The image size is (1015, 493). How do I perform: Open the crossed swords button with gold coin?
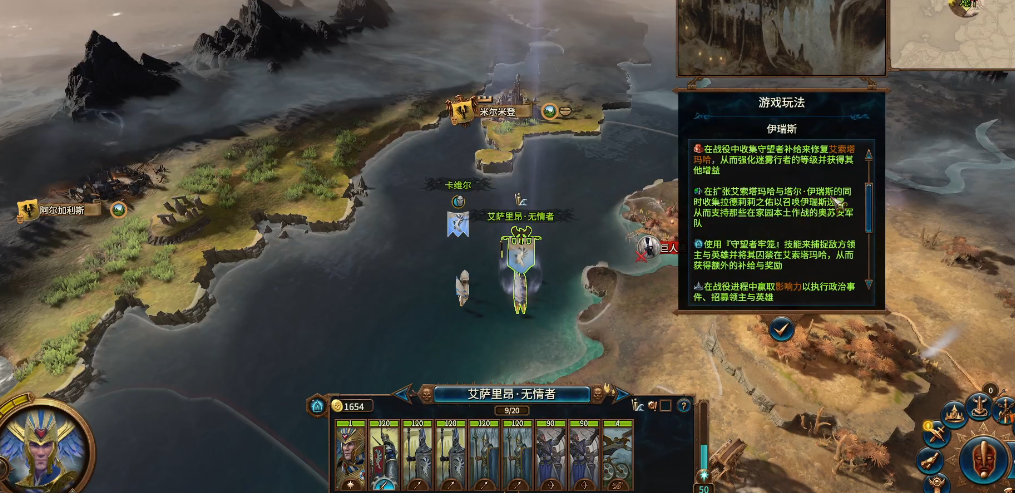[936, 434]
